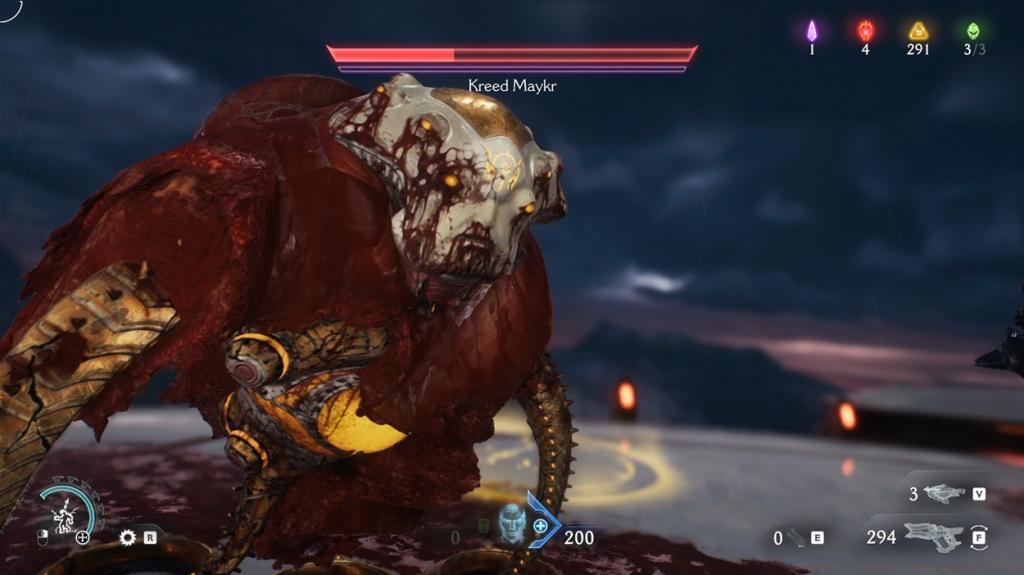This screenshot has height=575, width=1024.
Task: Click the Slayer helmet portrait
Action: (x=512, y=522)
